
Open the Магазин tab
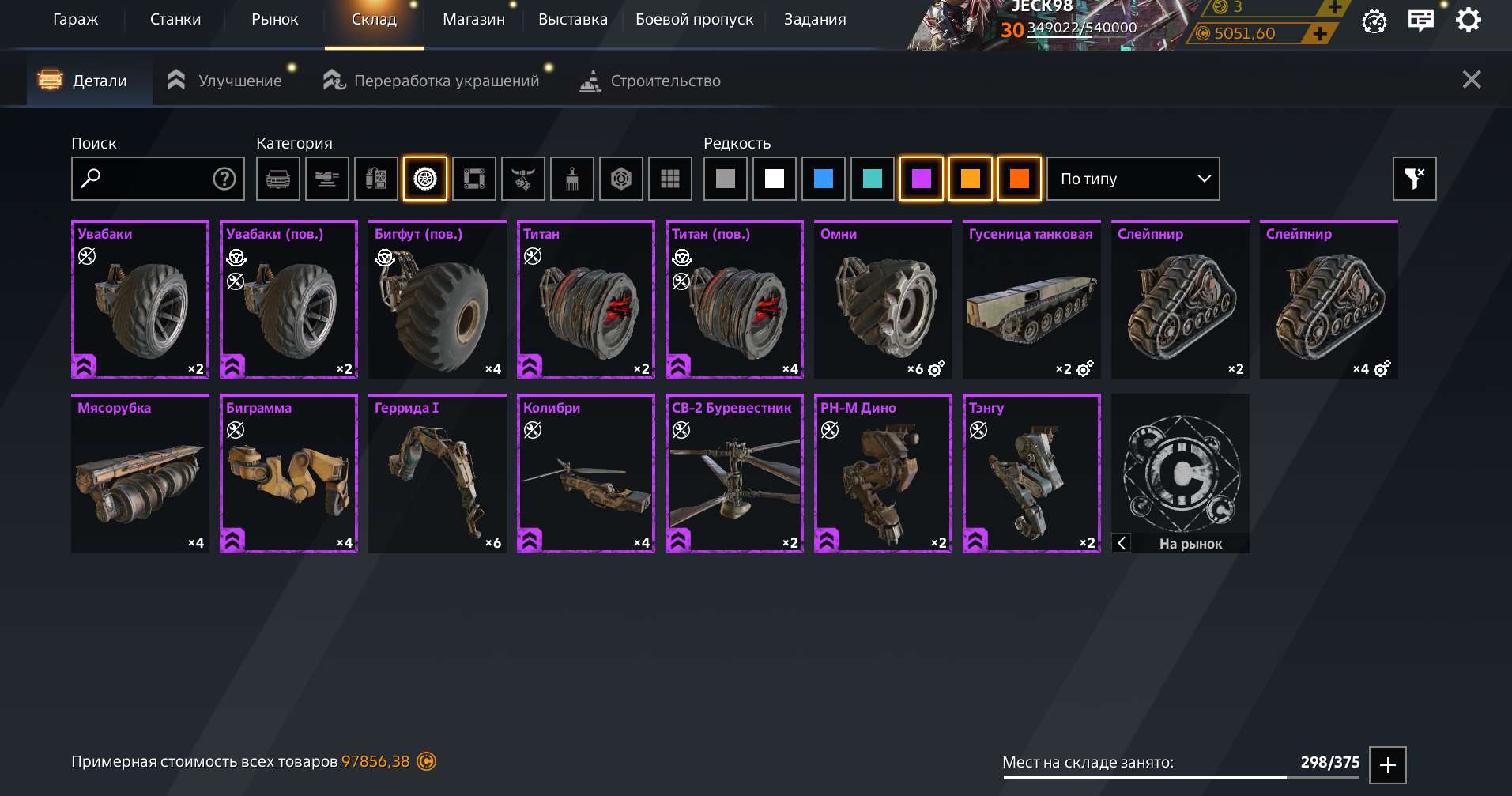pos(473,20)
